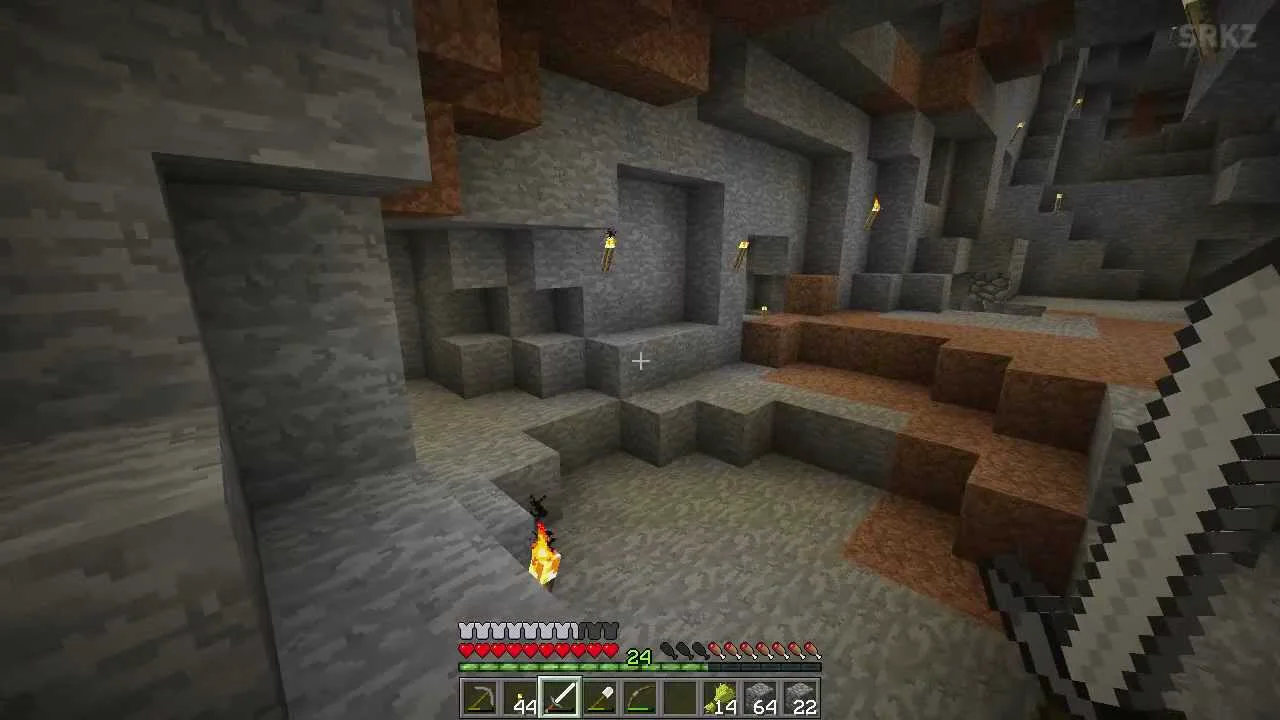Choose the iron sword hotbar slot
The width and height of the screenshot is (1280, 720).
coord(560,698)
